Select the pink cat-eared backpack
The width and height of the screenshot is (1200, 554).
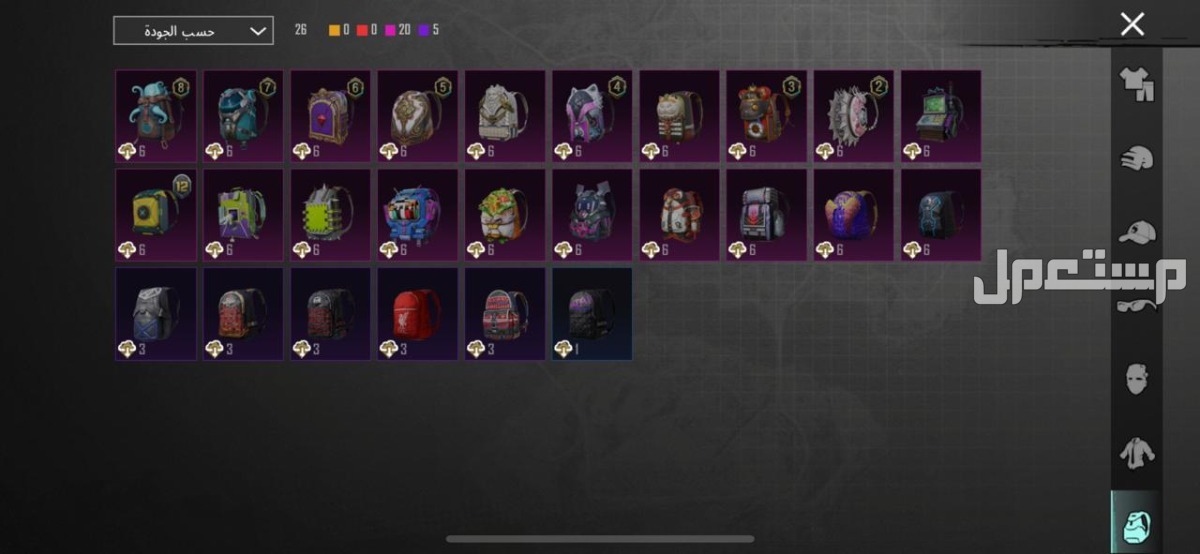click(x=592, y=116)
